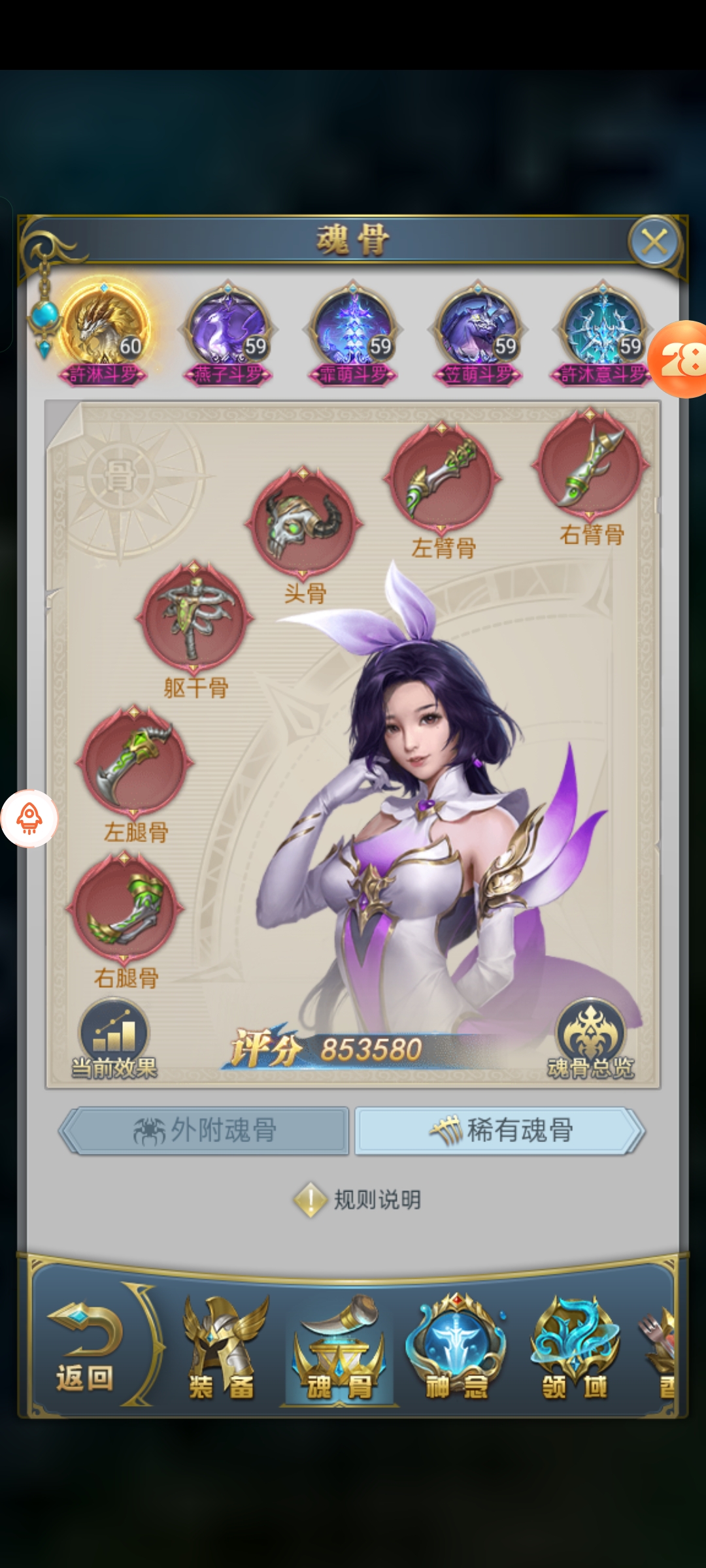Open the 头骨 skull bone slot

pyautogui.click(x=303, y=522)
